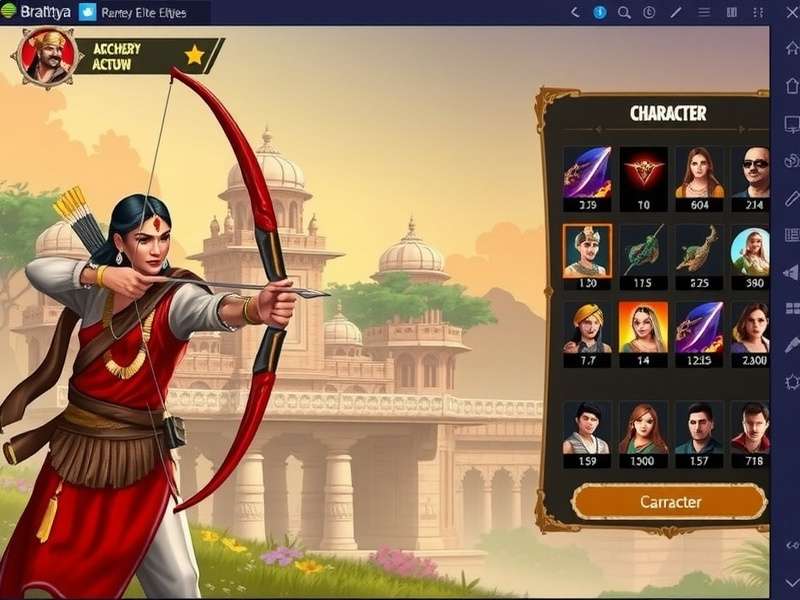The width and height of the screenshot is (800, 600).
Task: Choose the man with sunglasses portrait
Action: (x=751, y=173)
